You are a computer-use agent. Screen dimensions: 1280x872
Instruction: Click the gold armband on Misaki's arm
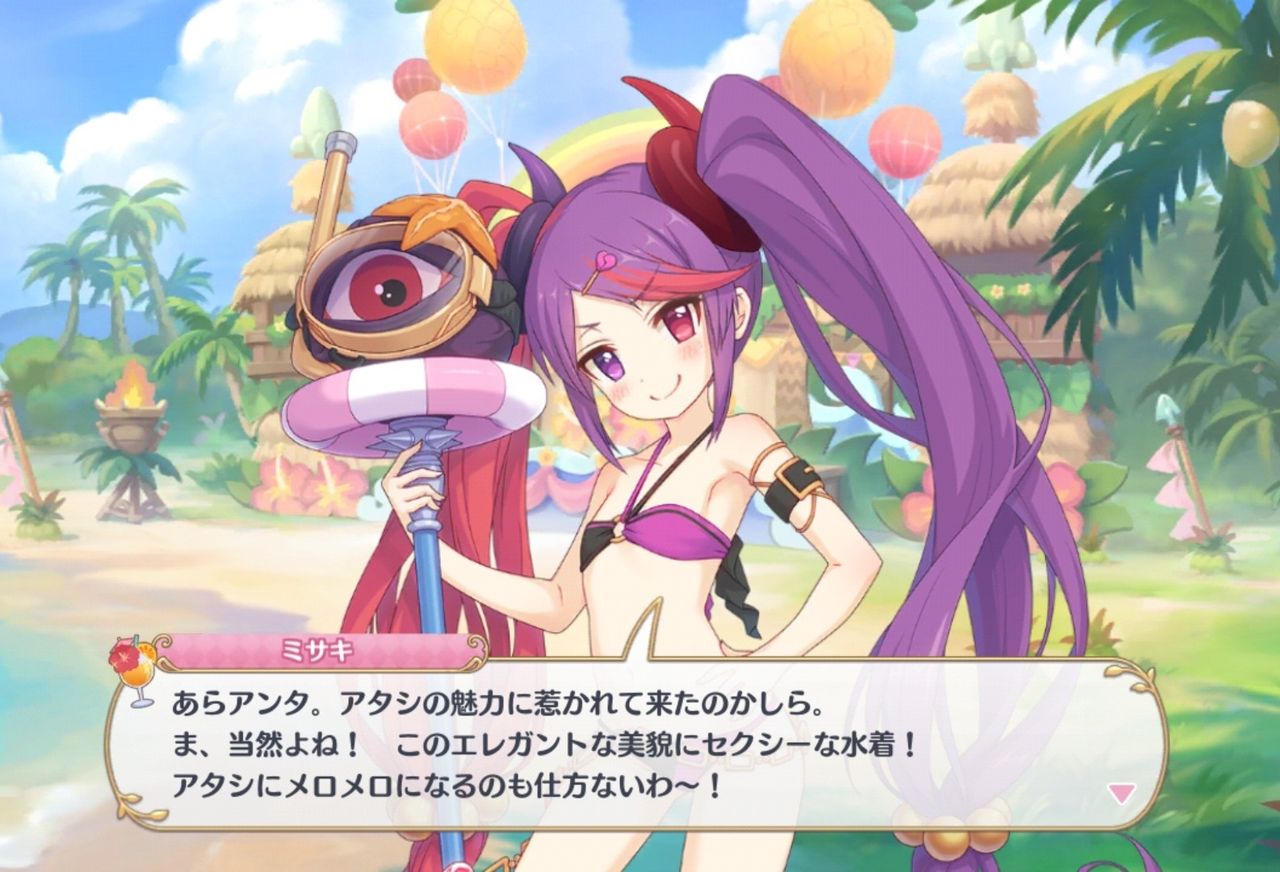coord(790,480)
